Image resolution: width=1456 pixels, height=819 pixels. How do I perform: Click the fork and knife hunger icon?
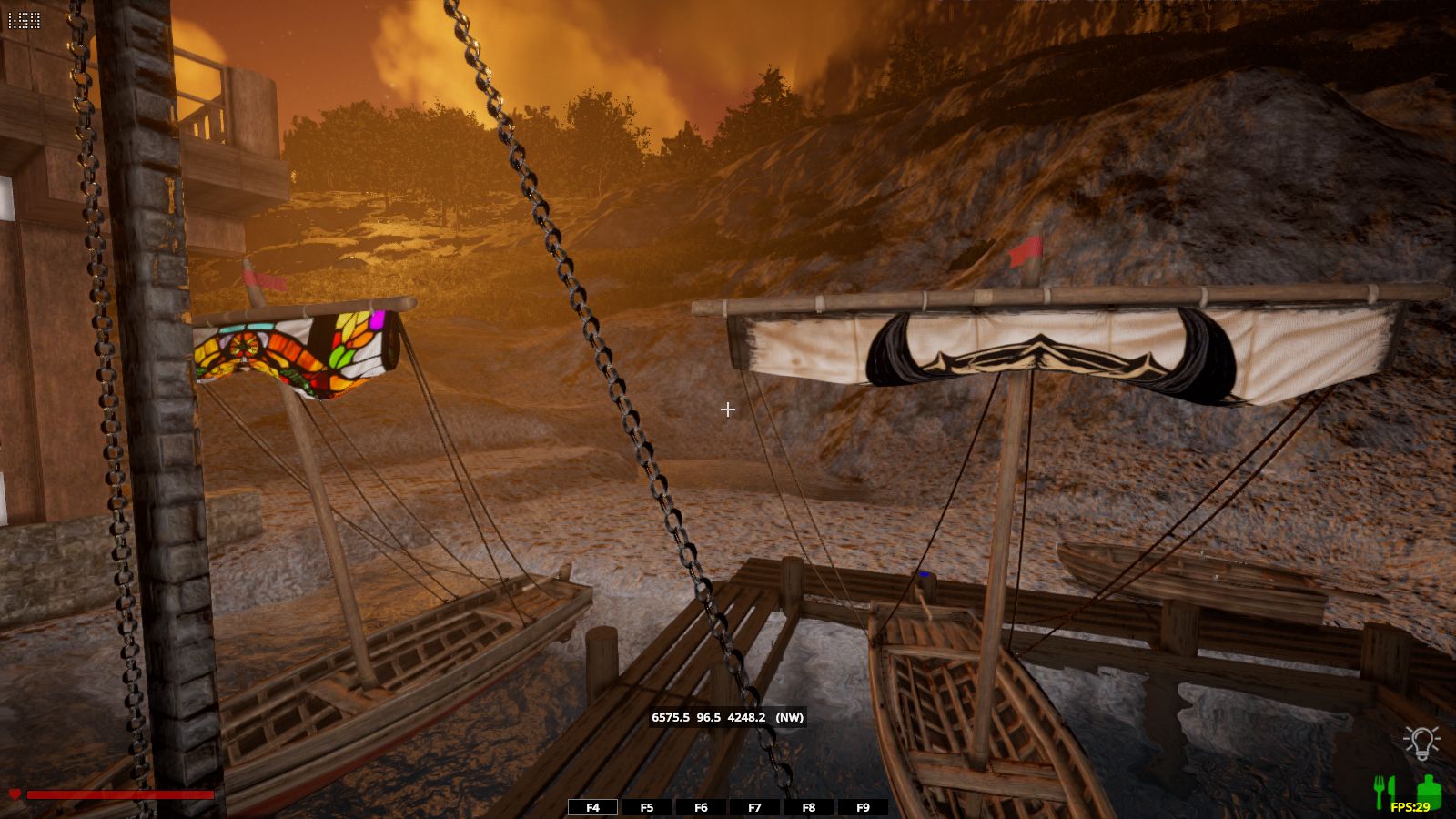pos(1384,790)
